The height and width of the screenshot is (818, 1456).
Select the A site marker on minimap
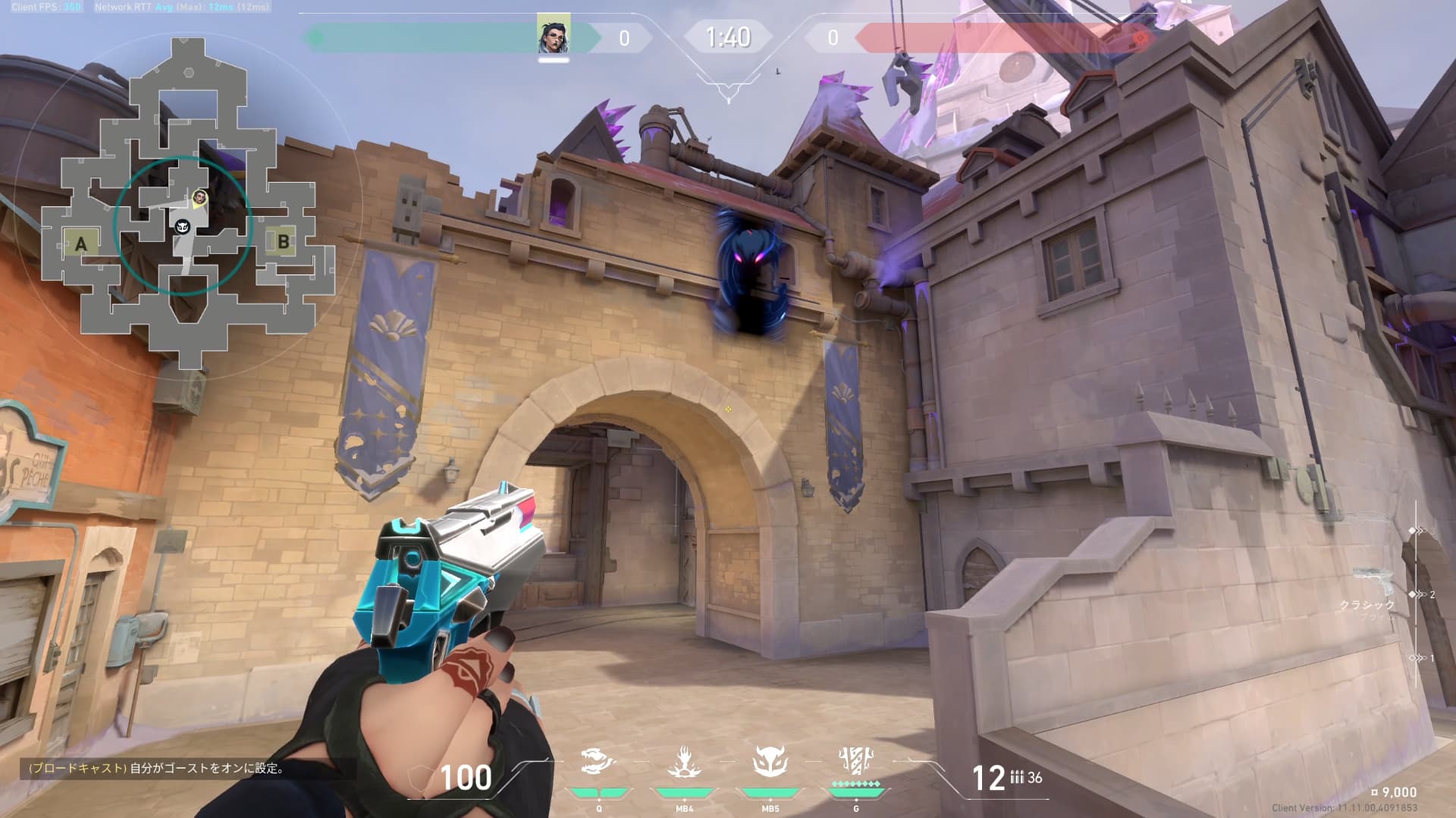81,244
